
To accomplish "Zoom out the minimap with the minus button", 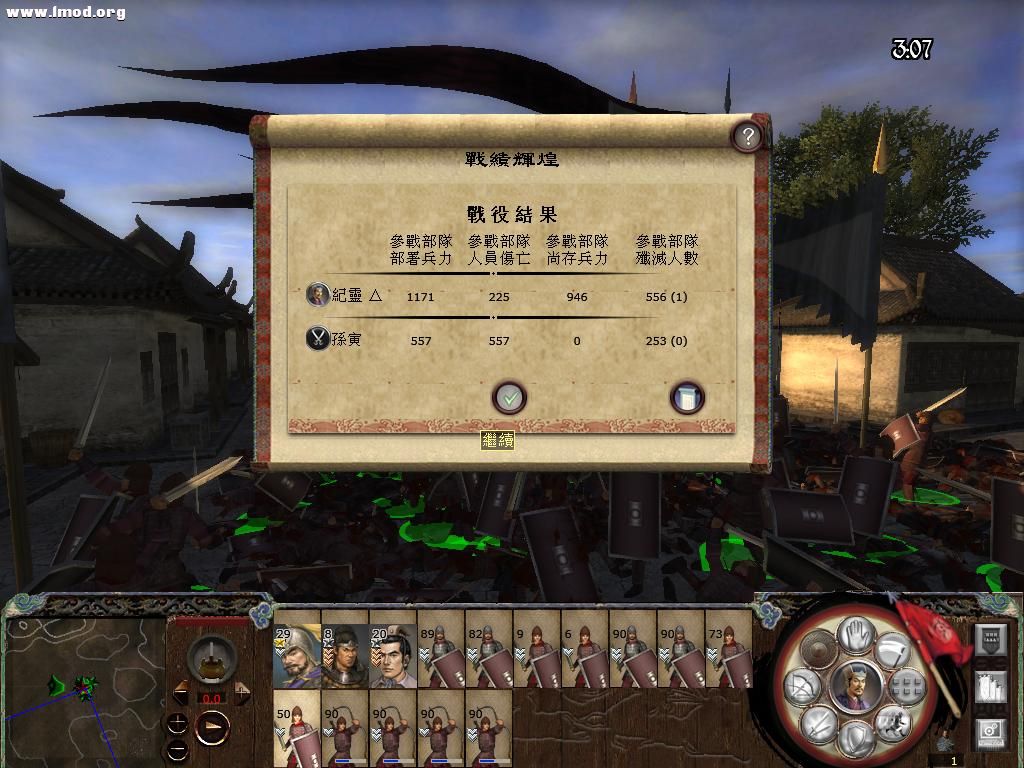I will pyautogui.click(x=178, y=748).
